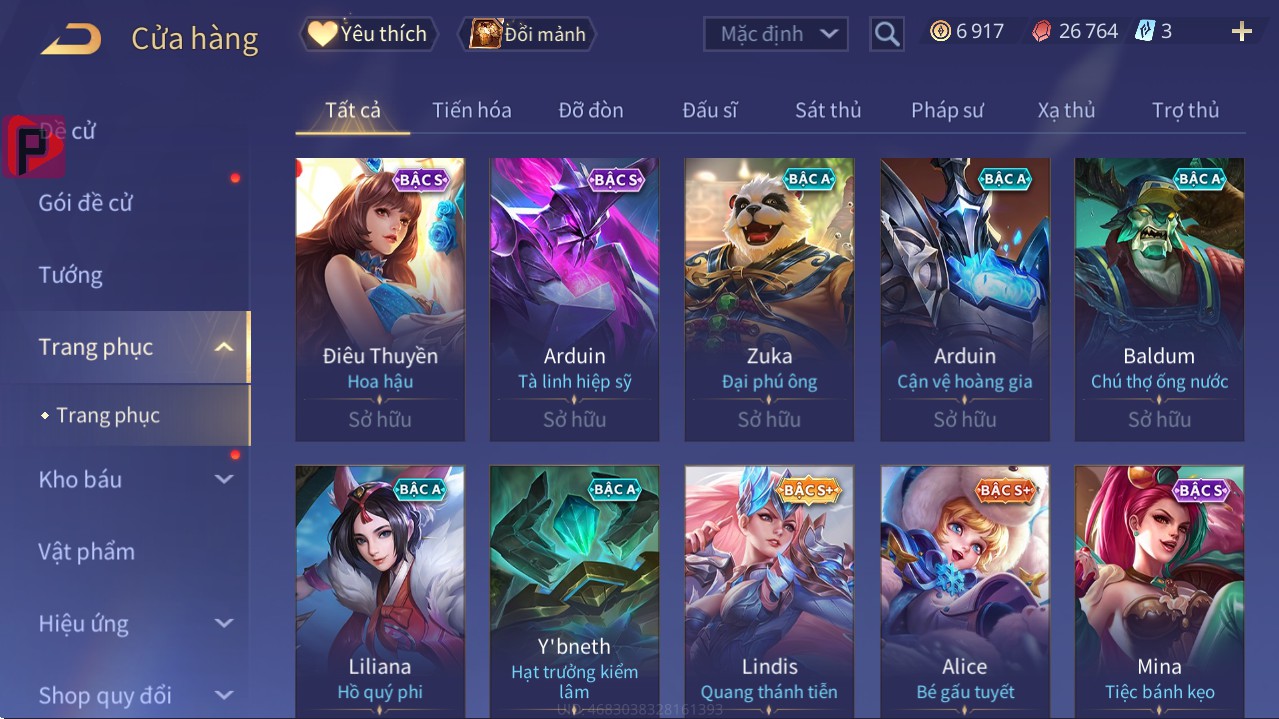Add currency with the plus button

[1241, 32]
